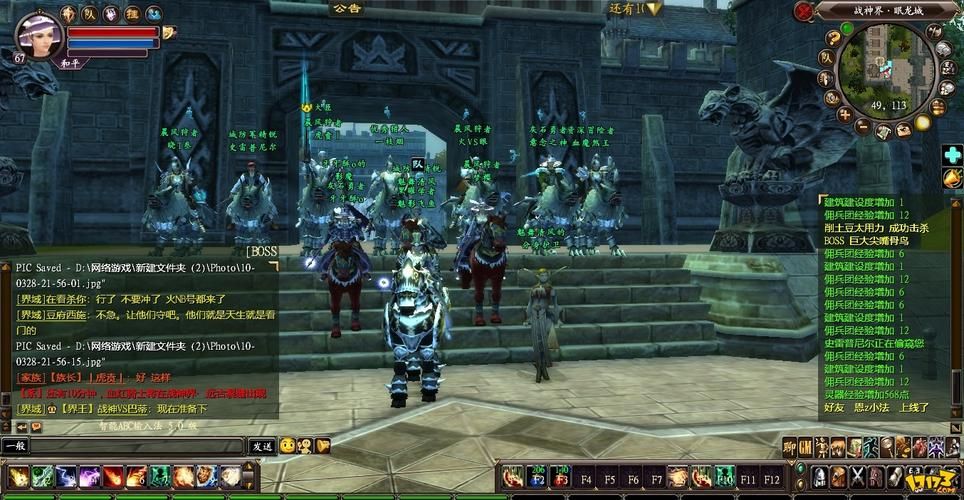Click the 发送 send button in chat
964x500 pixels.
262,446
